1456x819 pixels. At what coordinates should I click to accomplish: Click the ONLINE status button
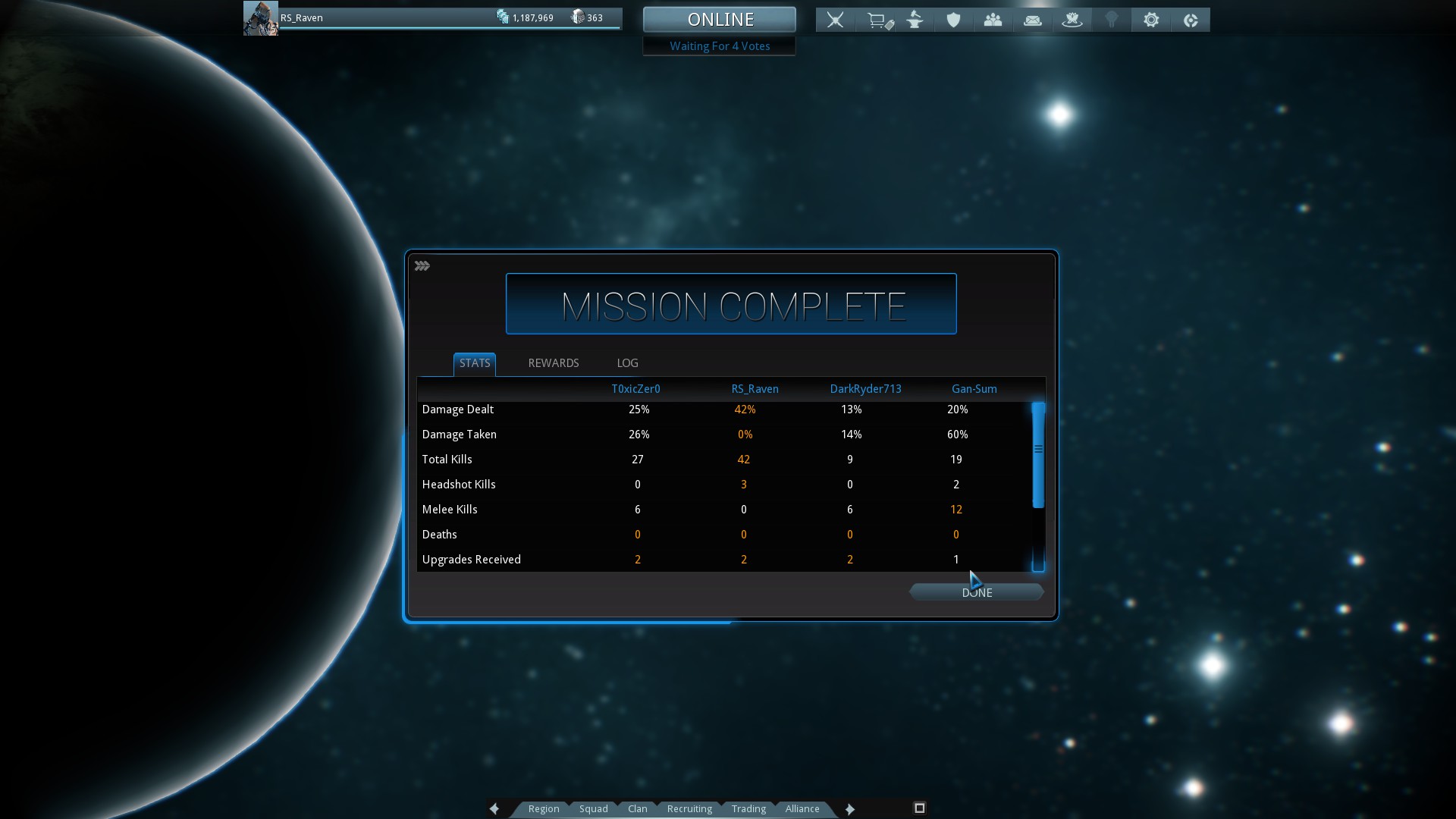[x=720, y=19]
